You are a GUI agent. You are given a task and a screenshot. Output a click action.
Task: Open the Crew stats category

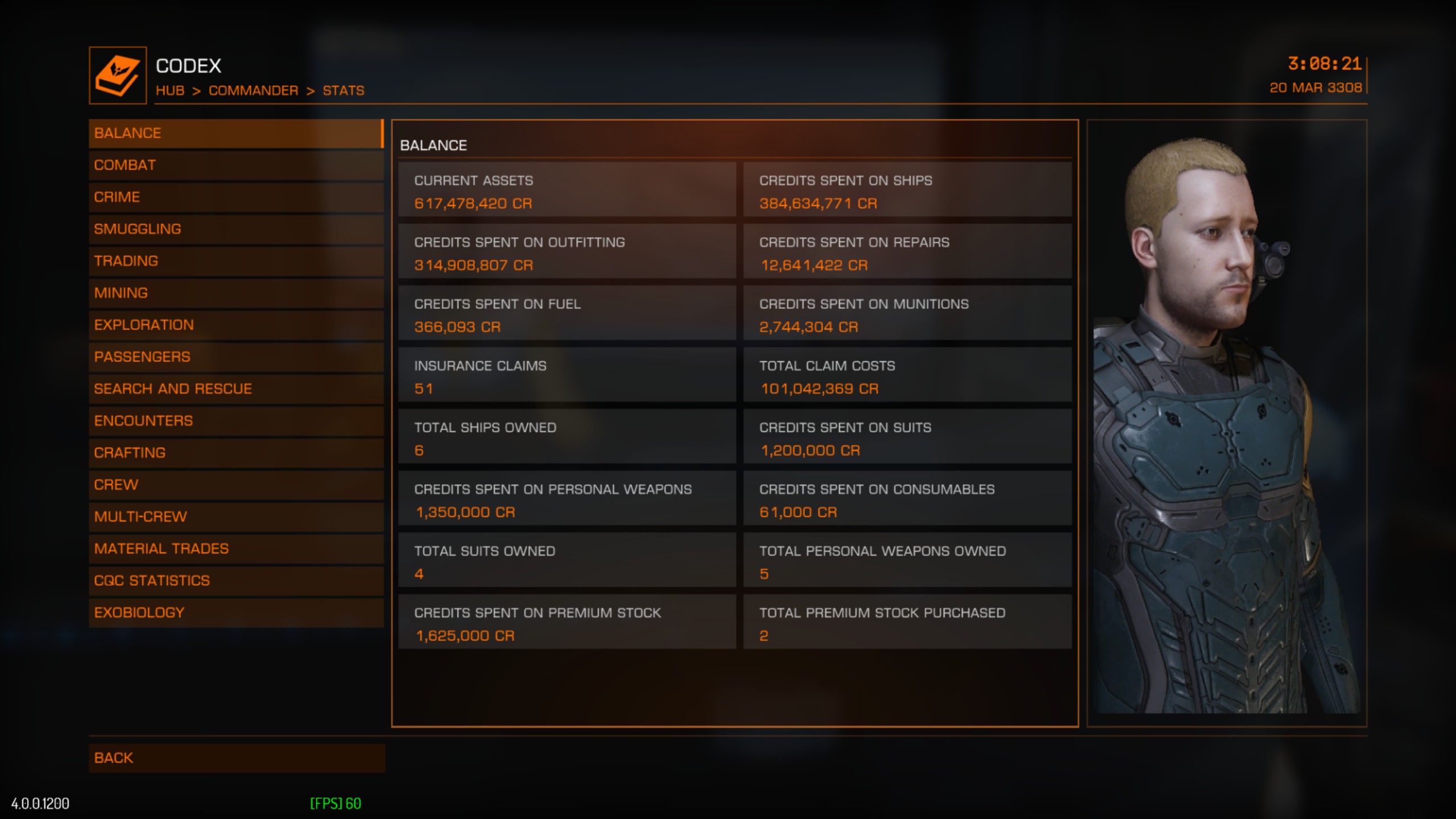235,485
